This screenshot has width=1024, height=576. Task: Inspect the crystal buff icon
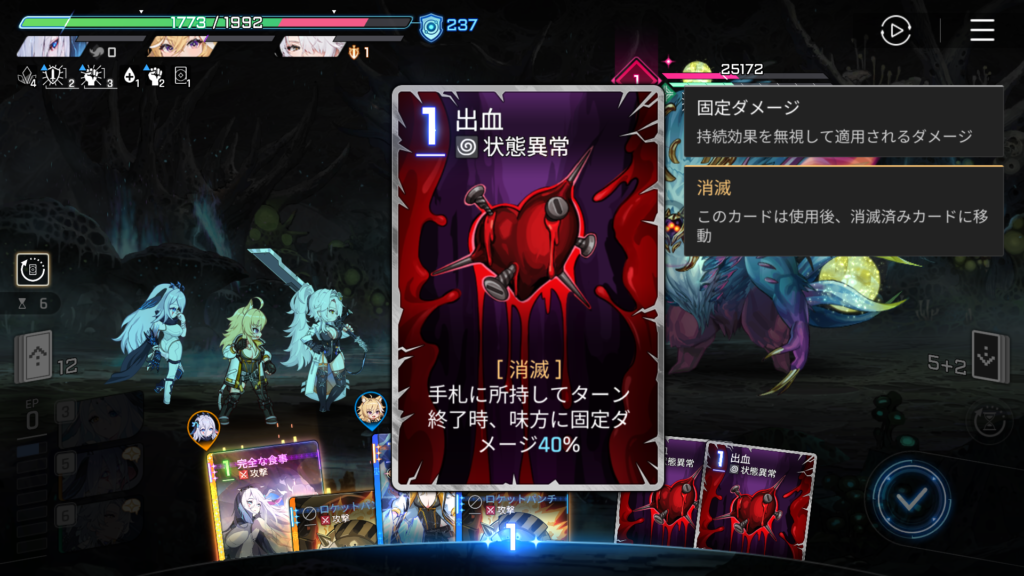(27, 75)
